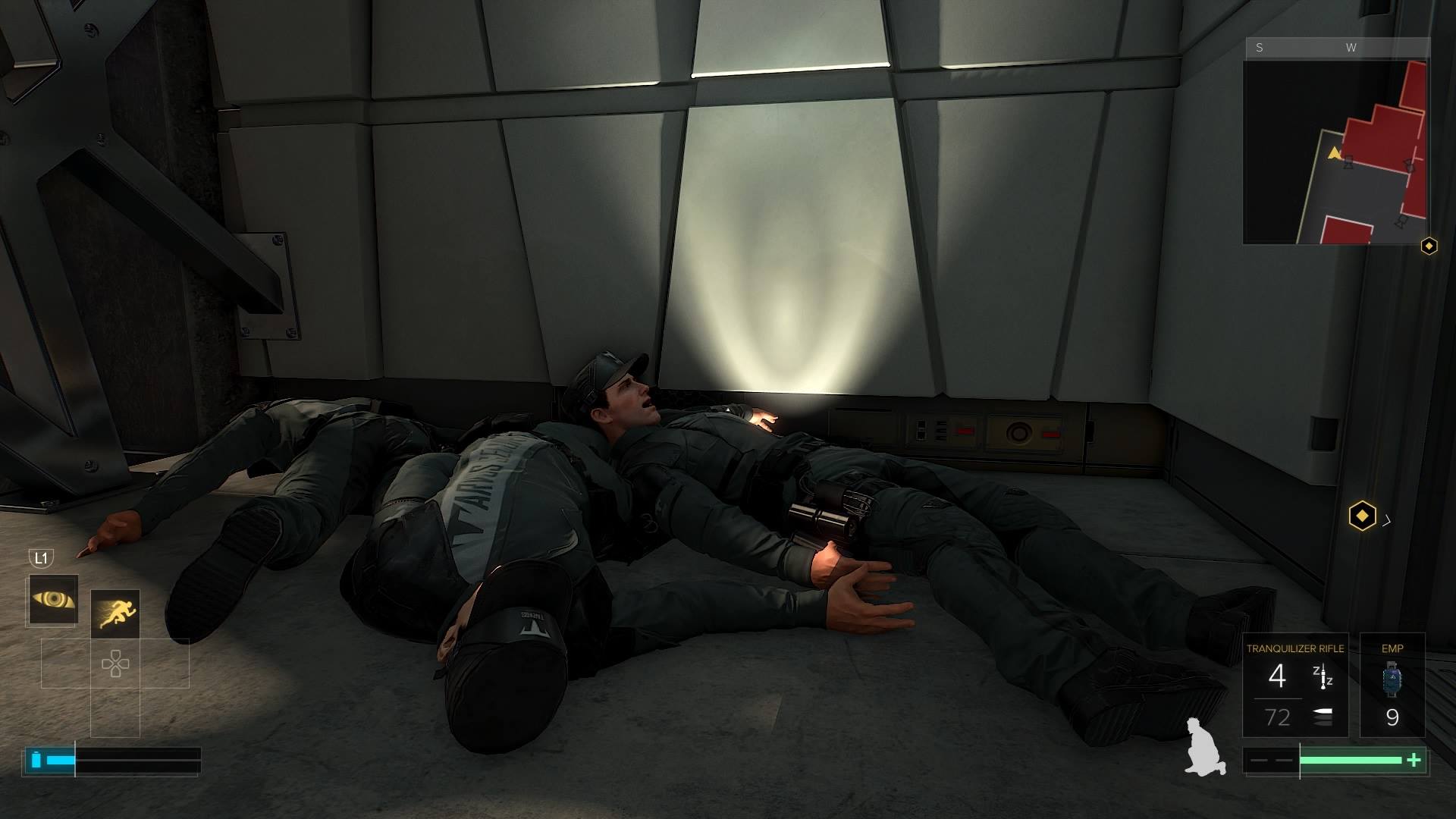Select the tranquilizer dart ammo icon

tap(1323, 677)
